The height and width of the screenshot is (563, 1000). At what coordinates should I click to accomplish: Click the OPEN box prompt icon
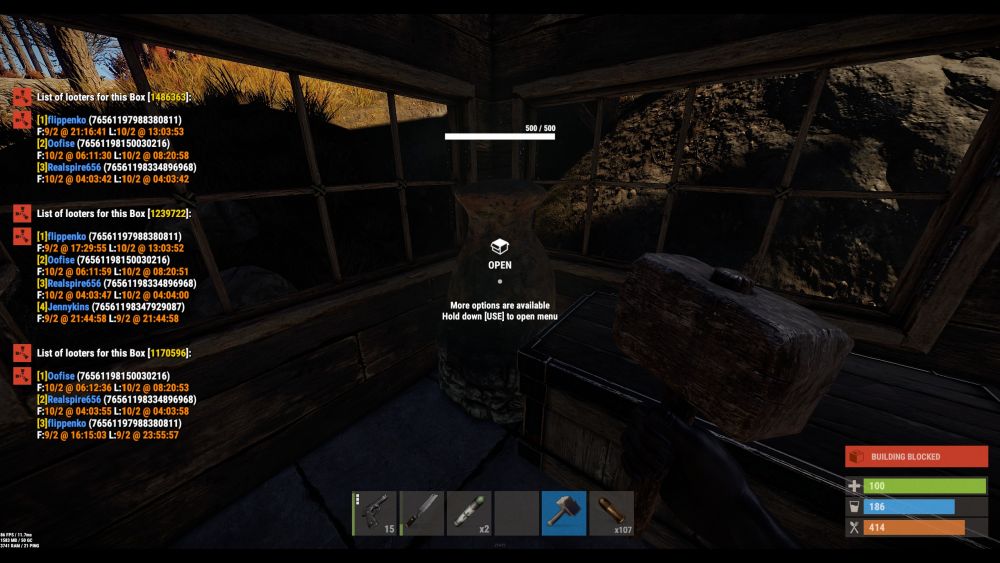tap(500, 247)
